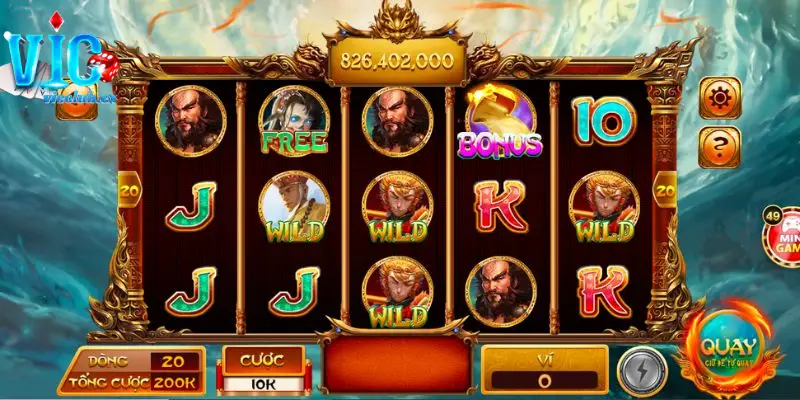800x400 pixels.
Task: Show help via the question mark button
Action: [x=720, y=148]
